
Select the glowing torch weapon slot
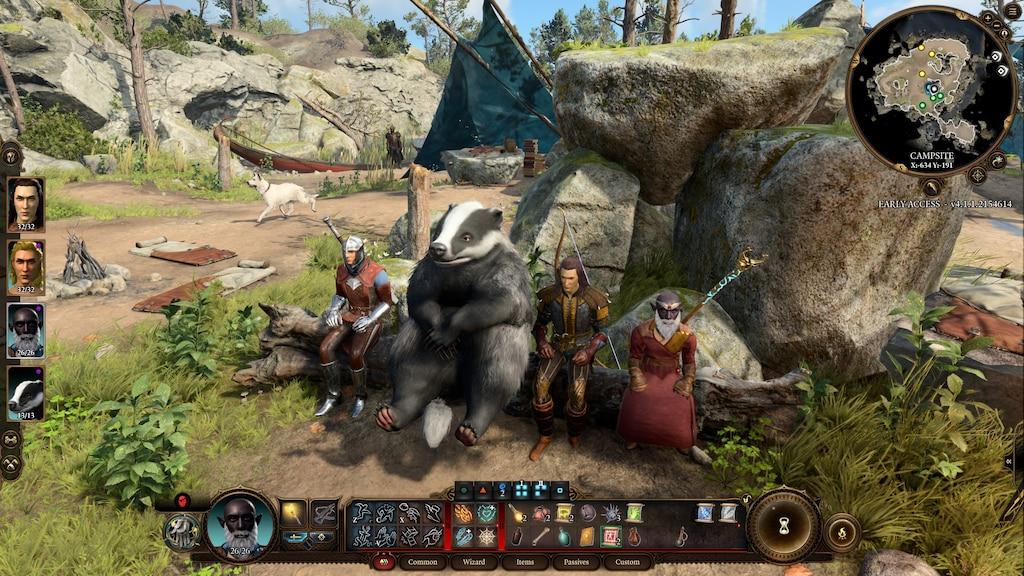tap(293, 514)
